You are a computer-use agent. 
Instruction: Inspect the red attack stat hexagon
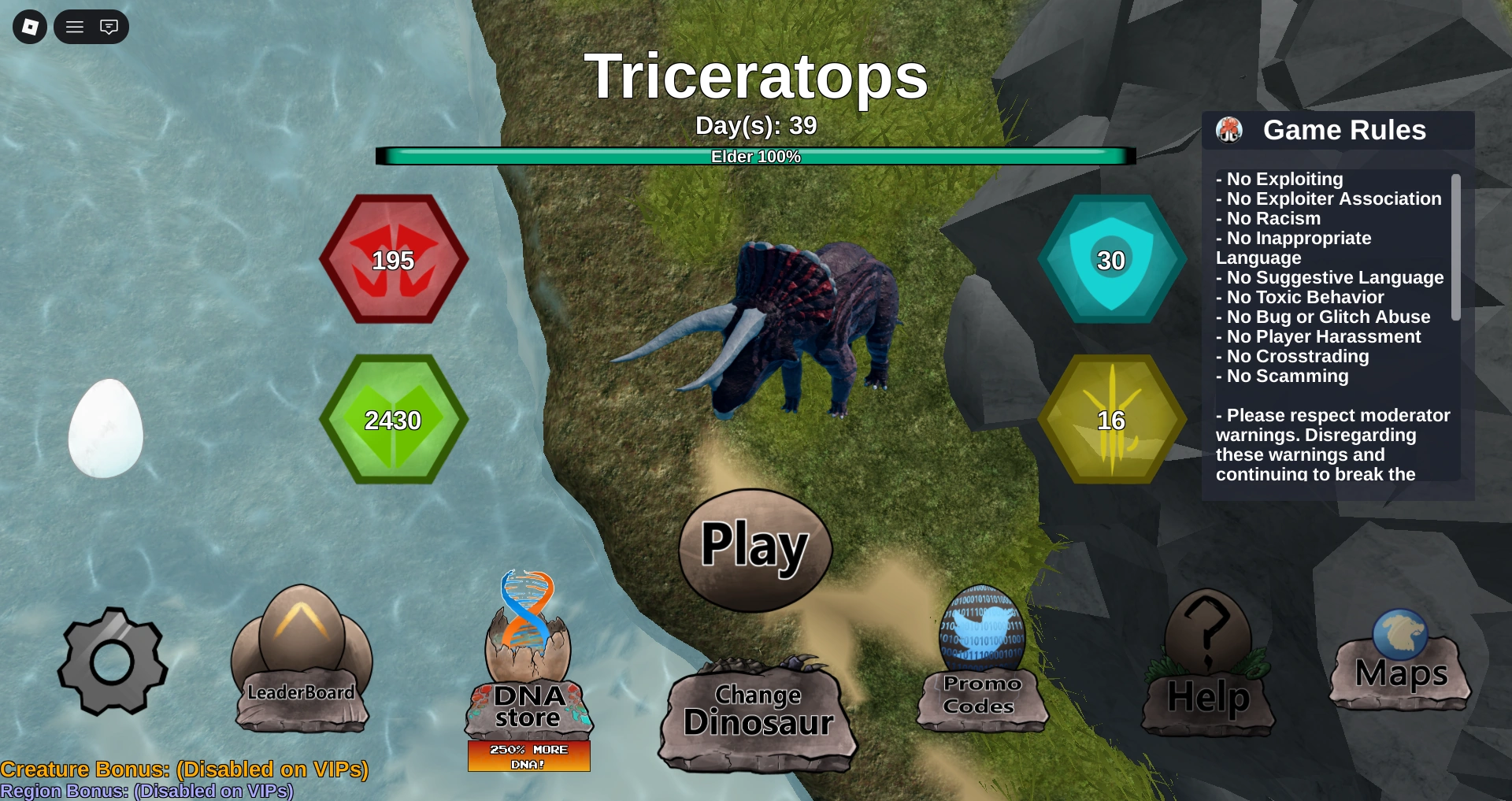coord(394,260)
